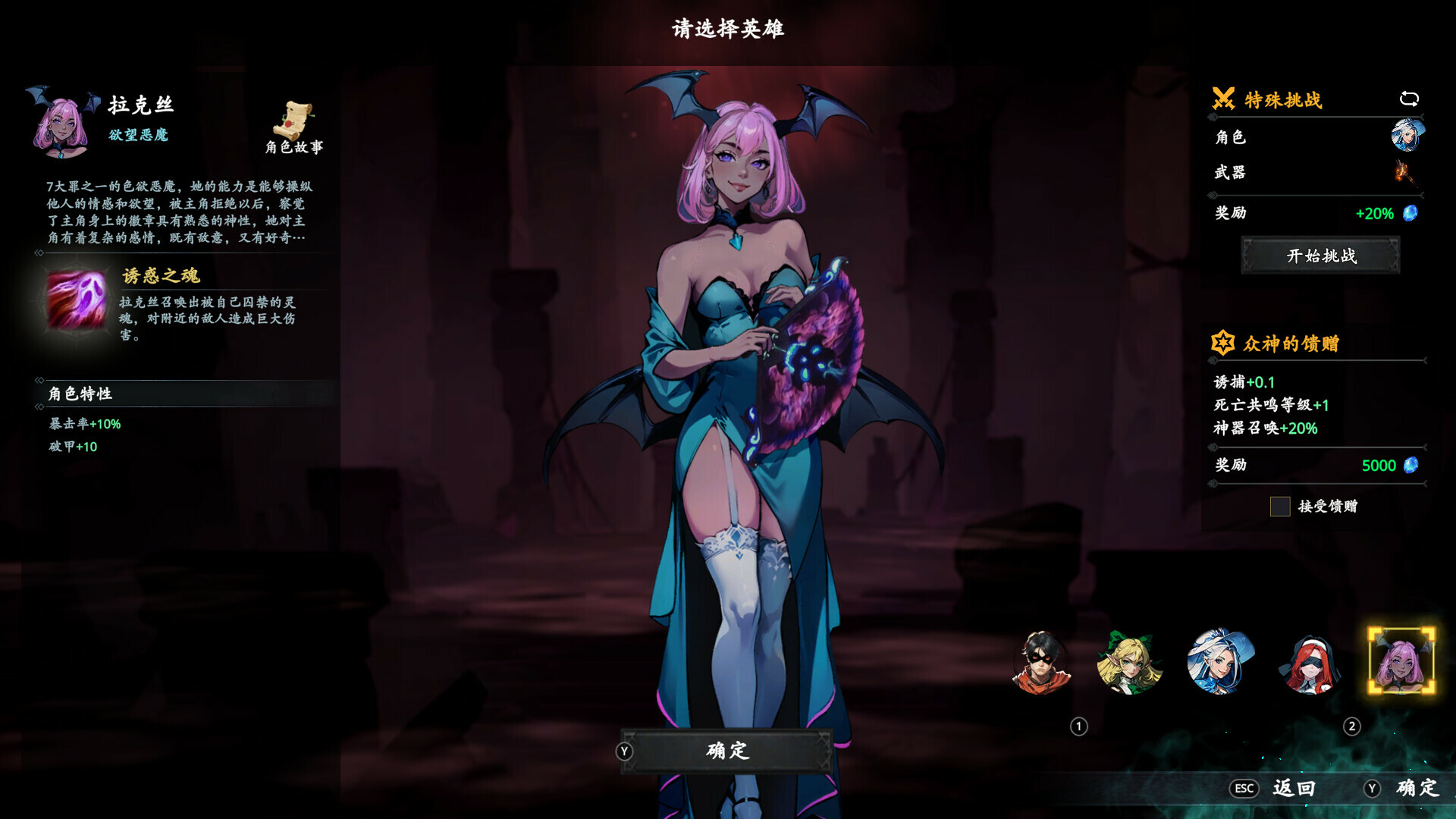Click the refresh icon in 特殊挑战 panel

(1409, 99)
